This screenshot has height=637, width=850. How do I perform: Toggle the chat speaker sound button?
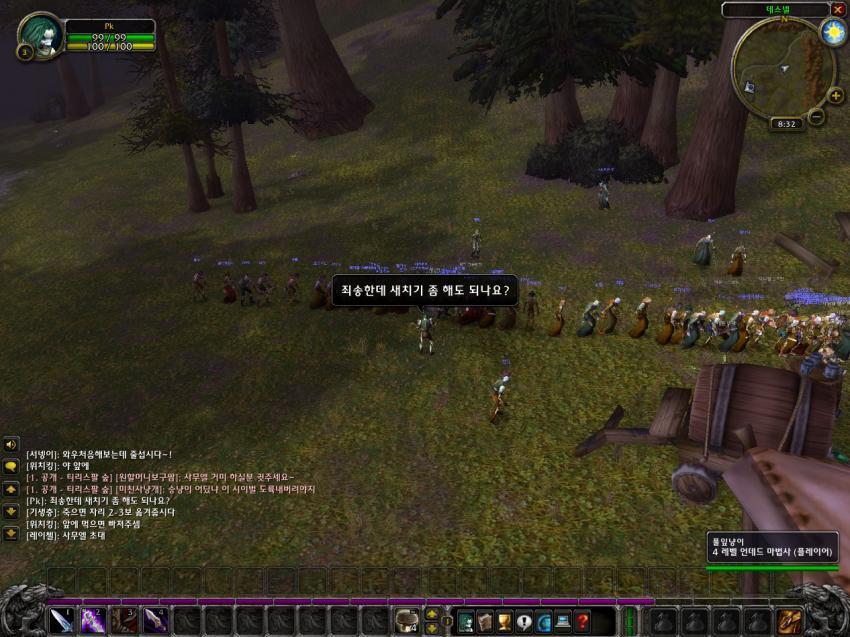click(11, 444)
